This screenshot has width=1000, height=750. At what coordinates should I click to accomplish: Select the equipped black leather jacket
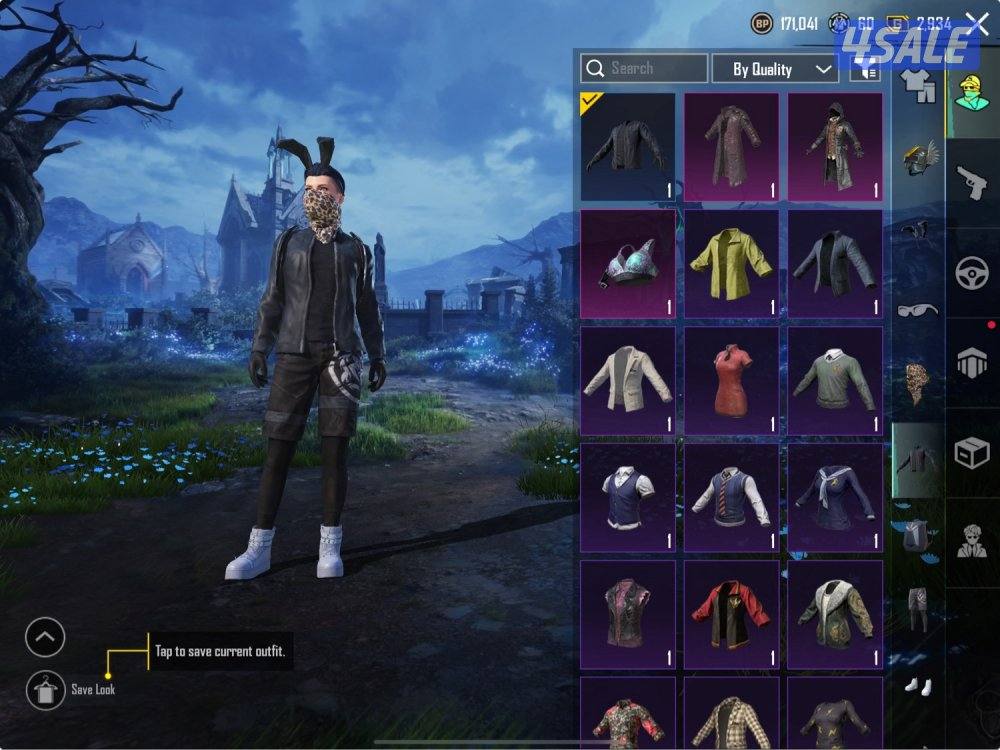[627, 147]
